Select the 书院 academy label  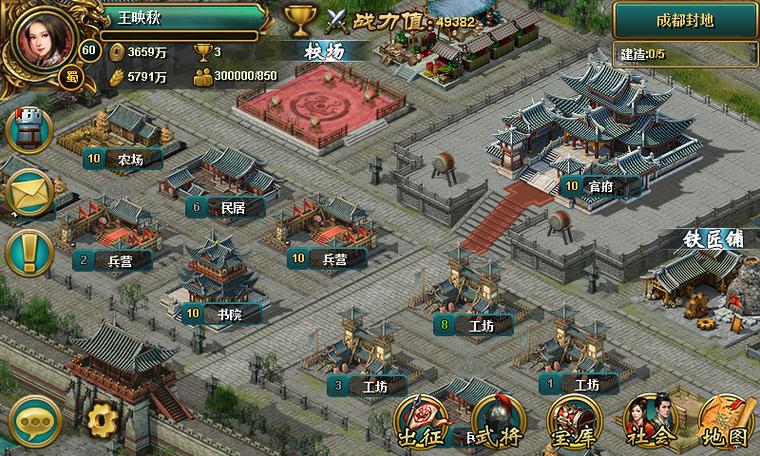click(223, 314)
